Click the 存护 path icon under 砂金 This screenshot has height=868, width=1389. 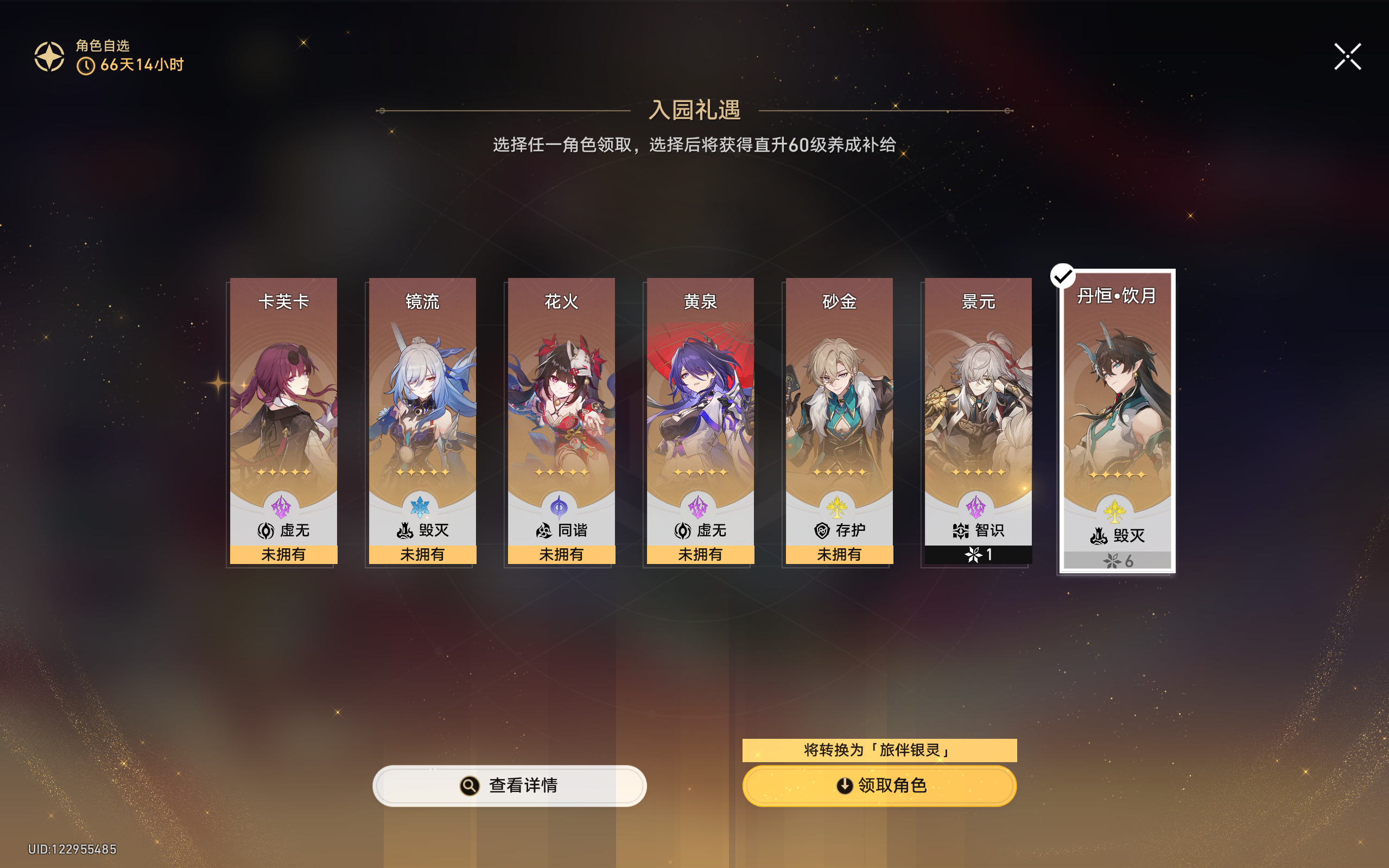click(x=822, y=530)
